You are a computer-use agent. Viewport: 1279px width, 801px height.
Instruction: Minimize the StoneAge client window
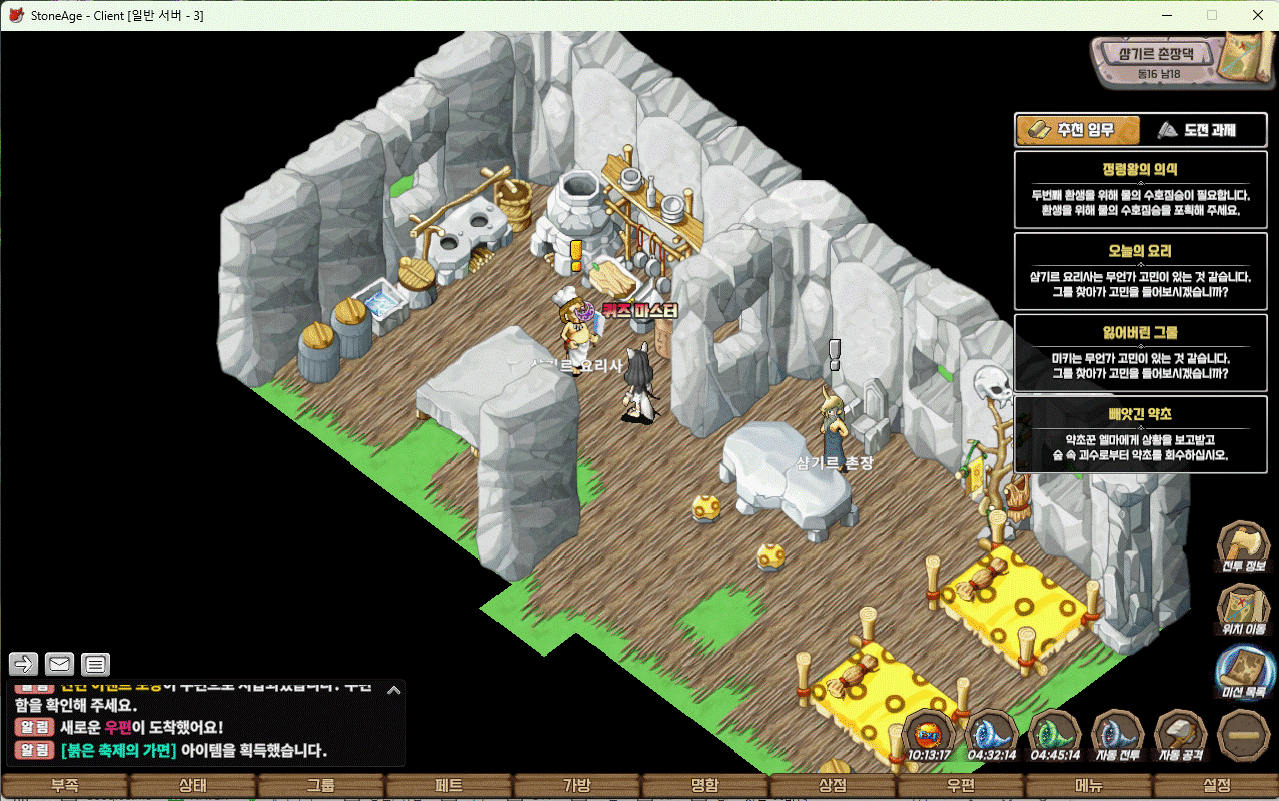point(1166,15)
